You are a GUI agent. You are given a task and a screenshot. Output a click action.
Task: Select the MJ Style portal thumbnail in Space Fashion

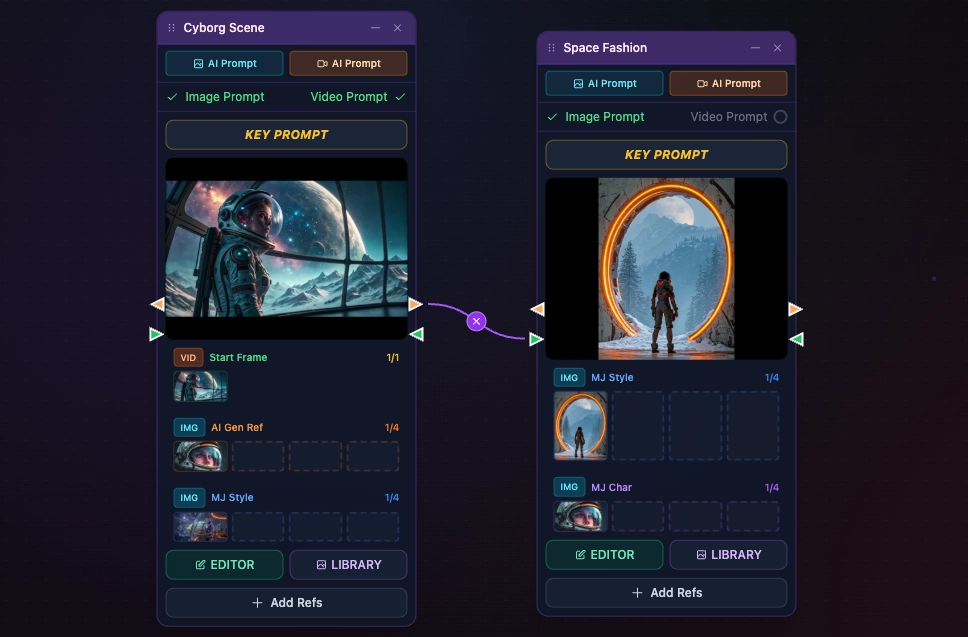coord(580,426)
